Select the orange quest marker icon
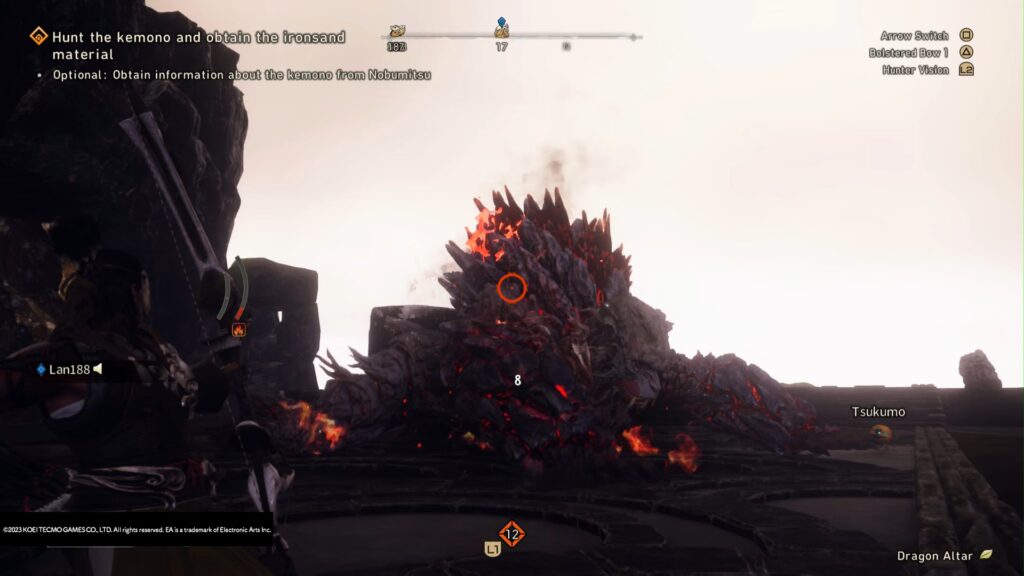The height and width of the screenshot is (576, 1024). [38, 37]
